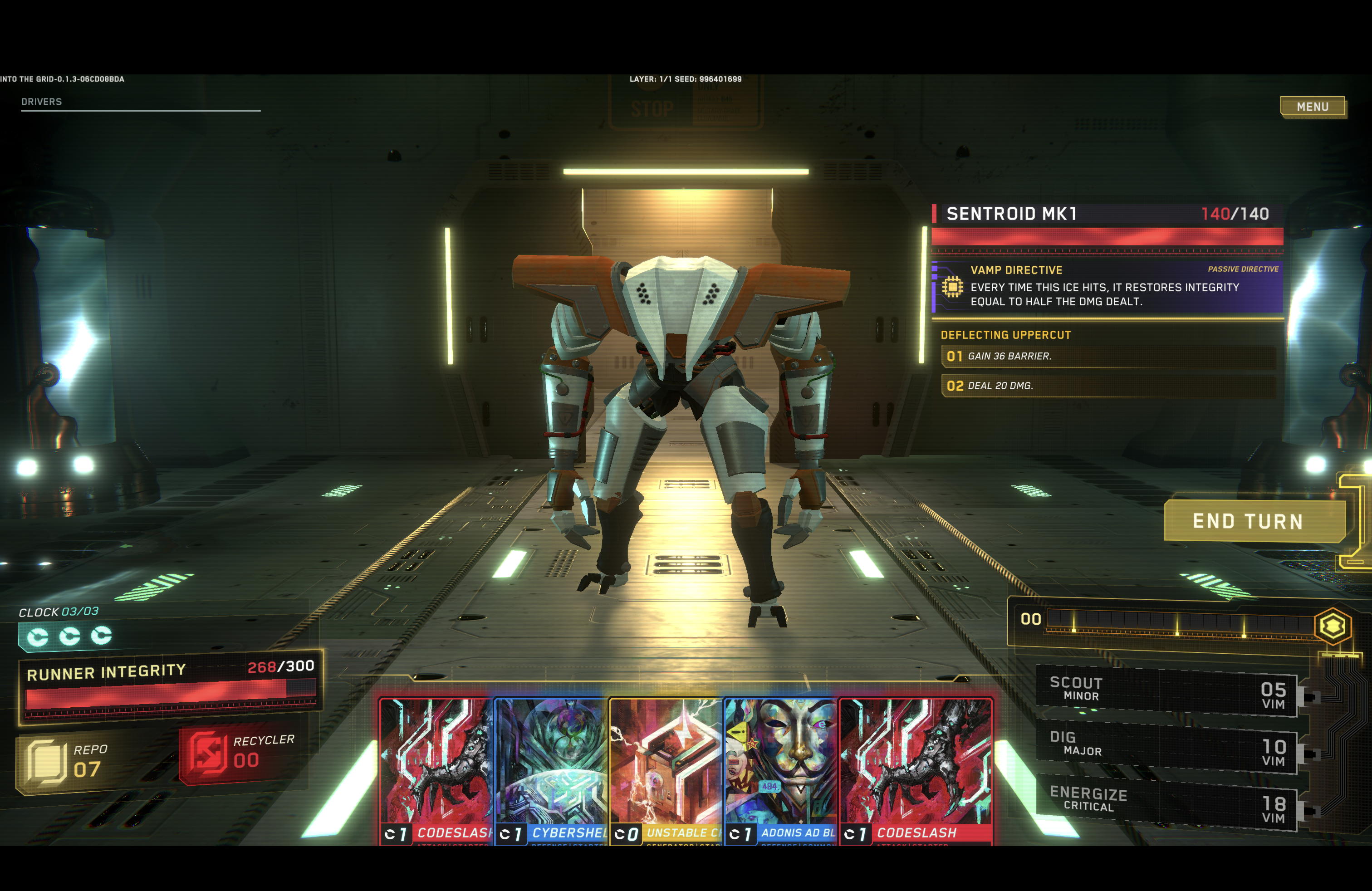Open the Drivers panel
The image size is (1372, 891).
click(41, 102)
